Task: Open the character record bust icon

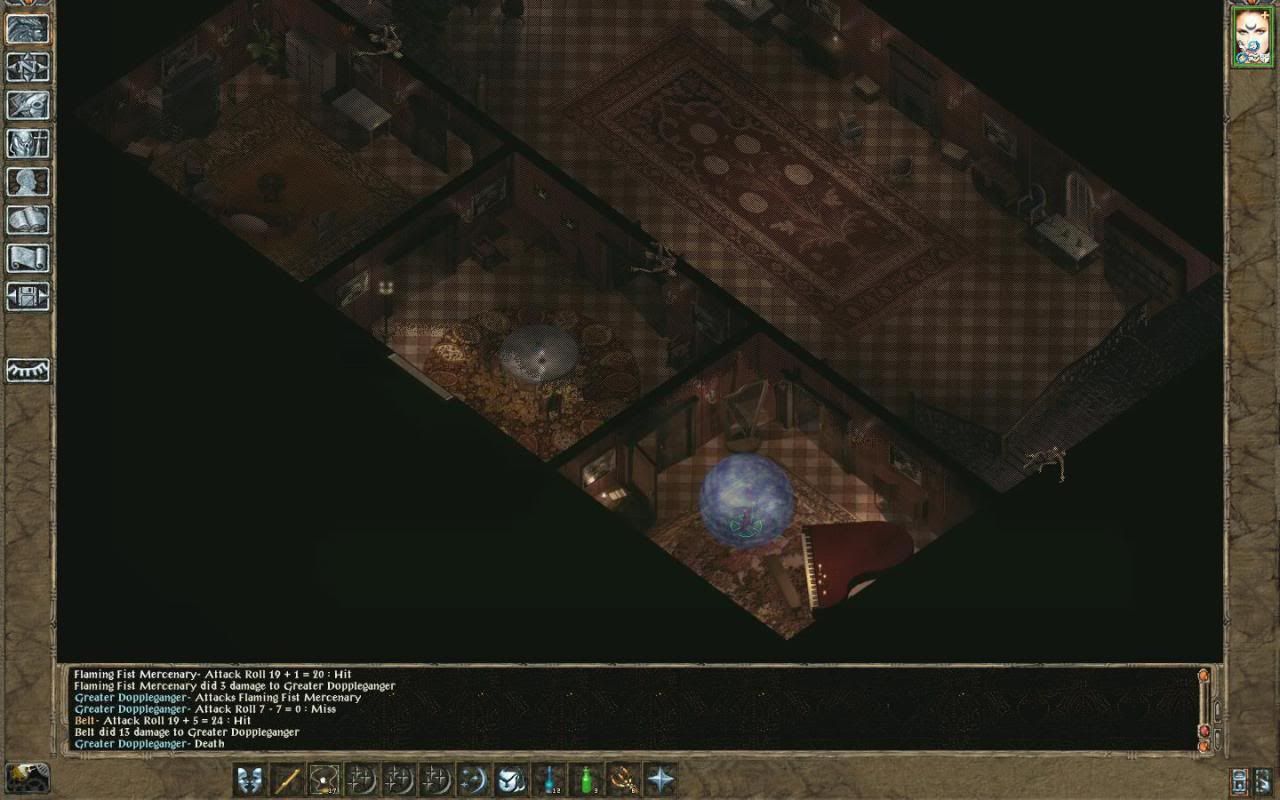Action: click(x=28, y=182)
